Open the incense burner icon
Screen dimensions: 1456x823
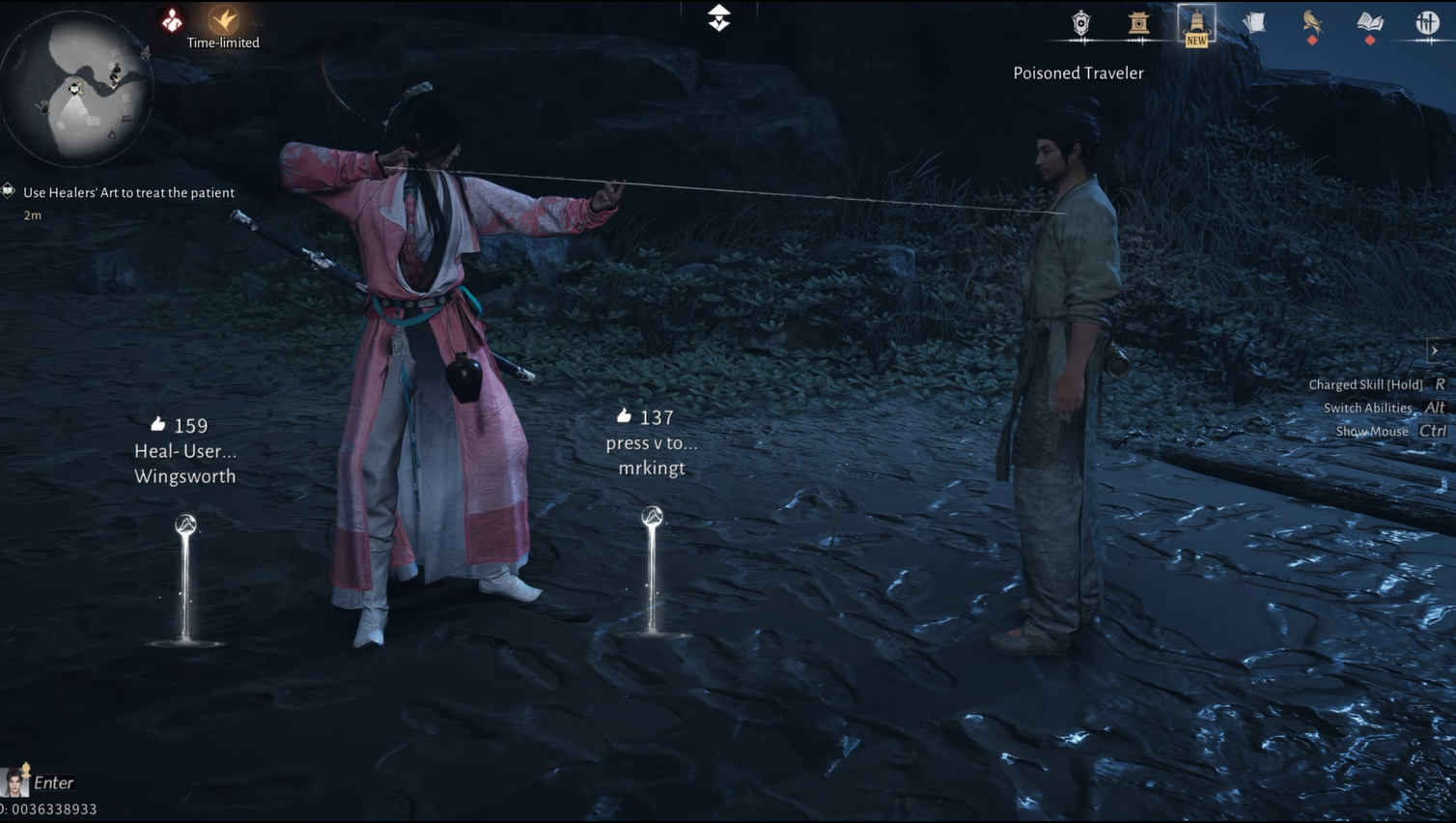1138,23
